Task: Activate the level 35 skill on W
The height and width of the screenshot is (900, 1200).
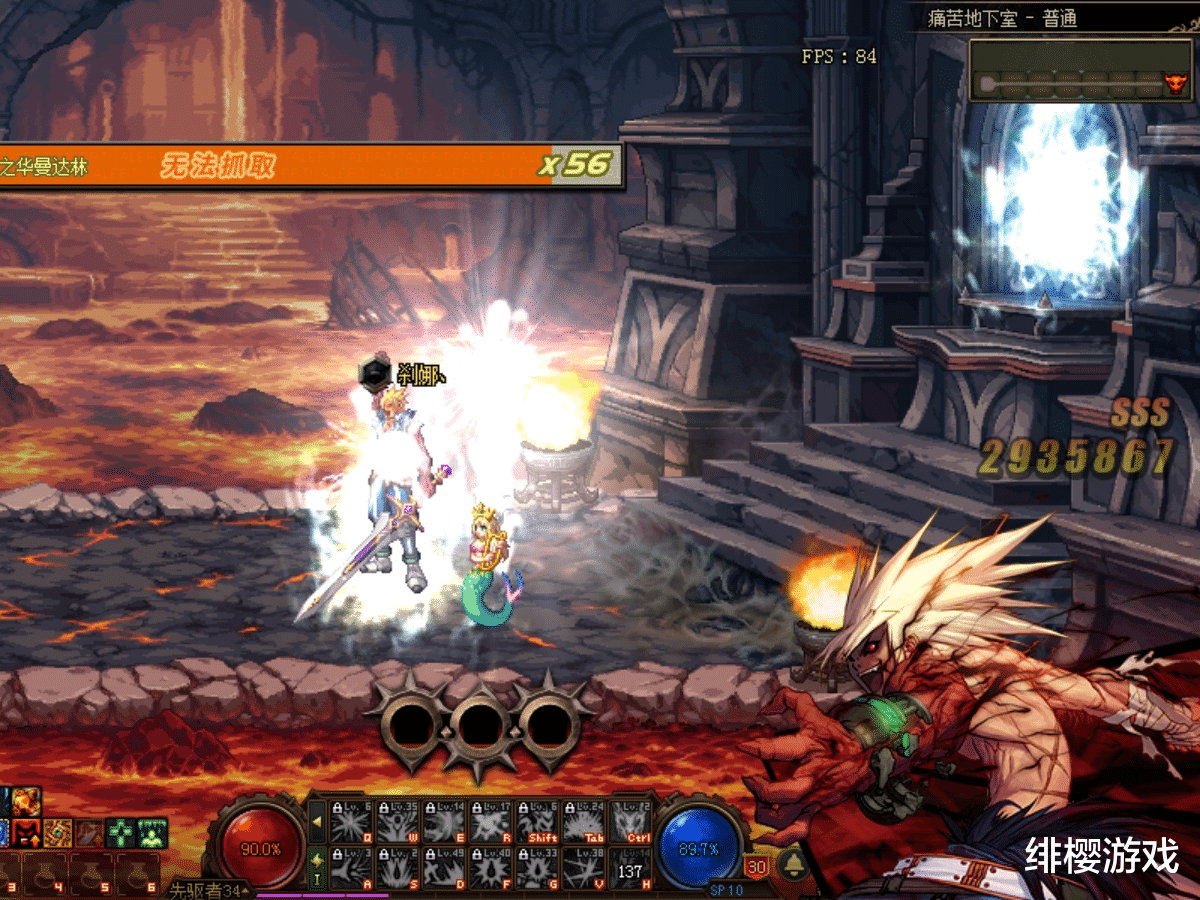Action: tap(399, 822)
